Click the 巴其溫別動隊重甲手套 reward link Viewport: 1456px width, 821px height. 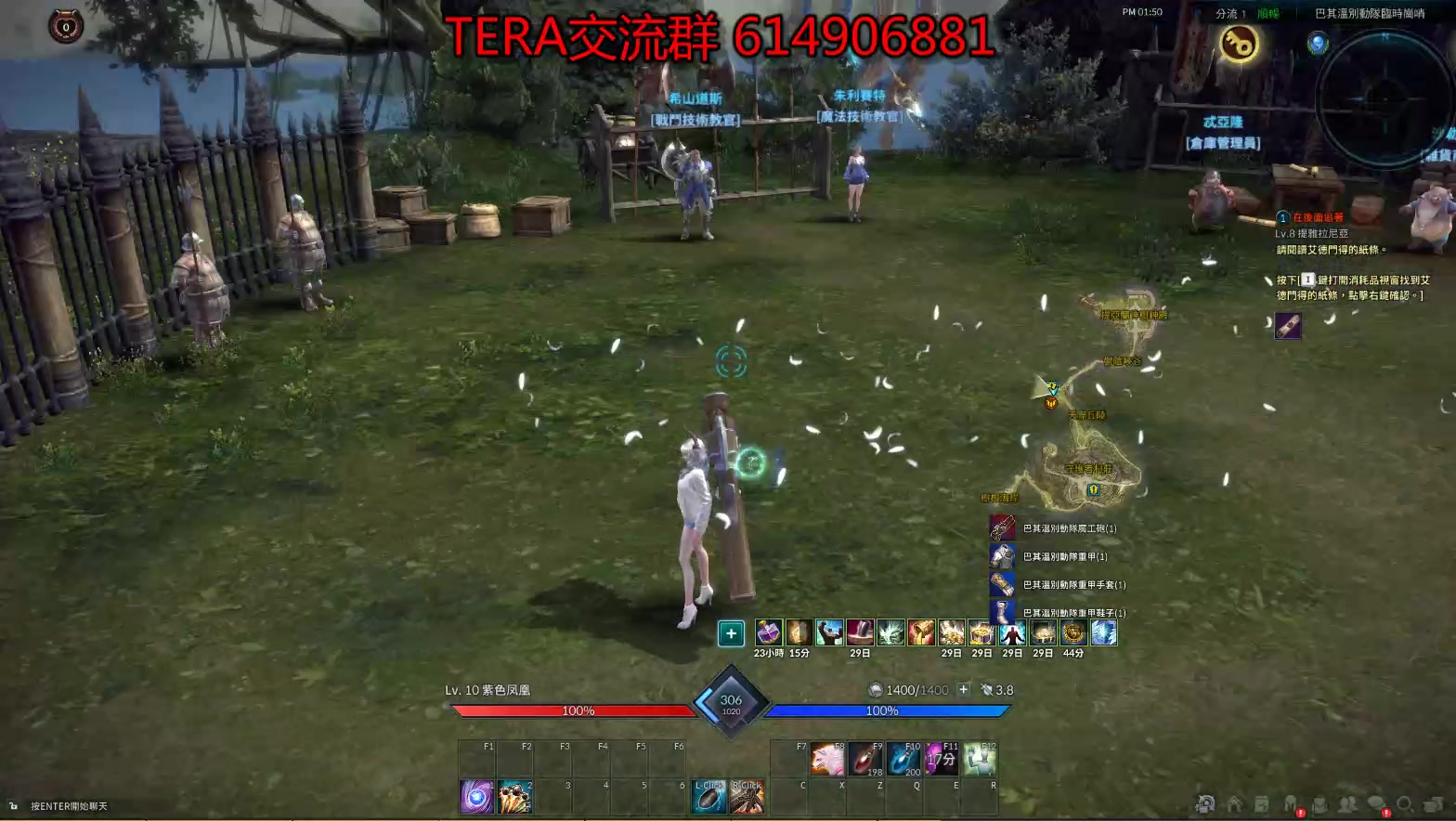point(1072,585)
